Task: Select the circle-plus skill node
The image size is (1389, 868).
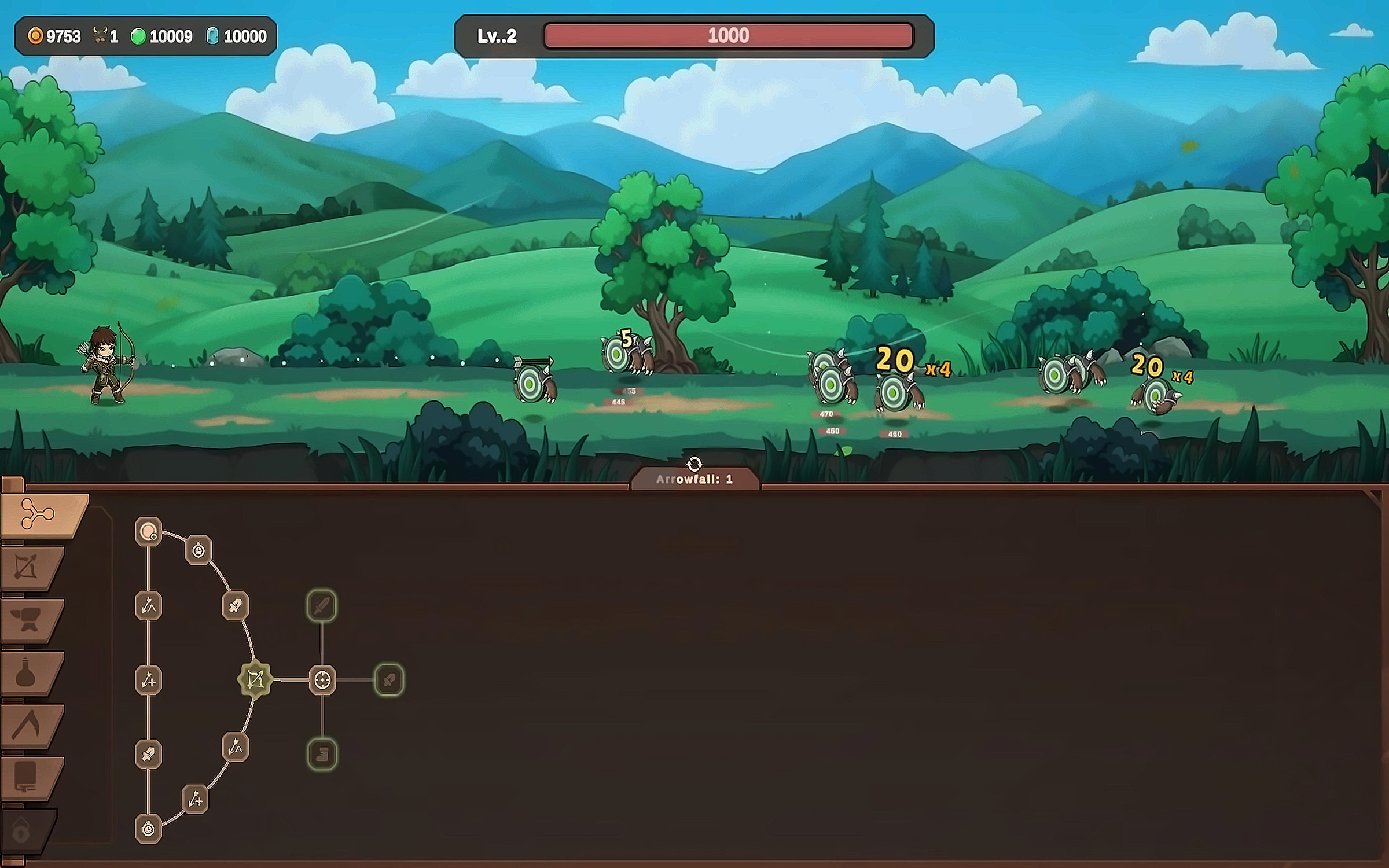Action: (149, 531)
